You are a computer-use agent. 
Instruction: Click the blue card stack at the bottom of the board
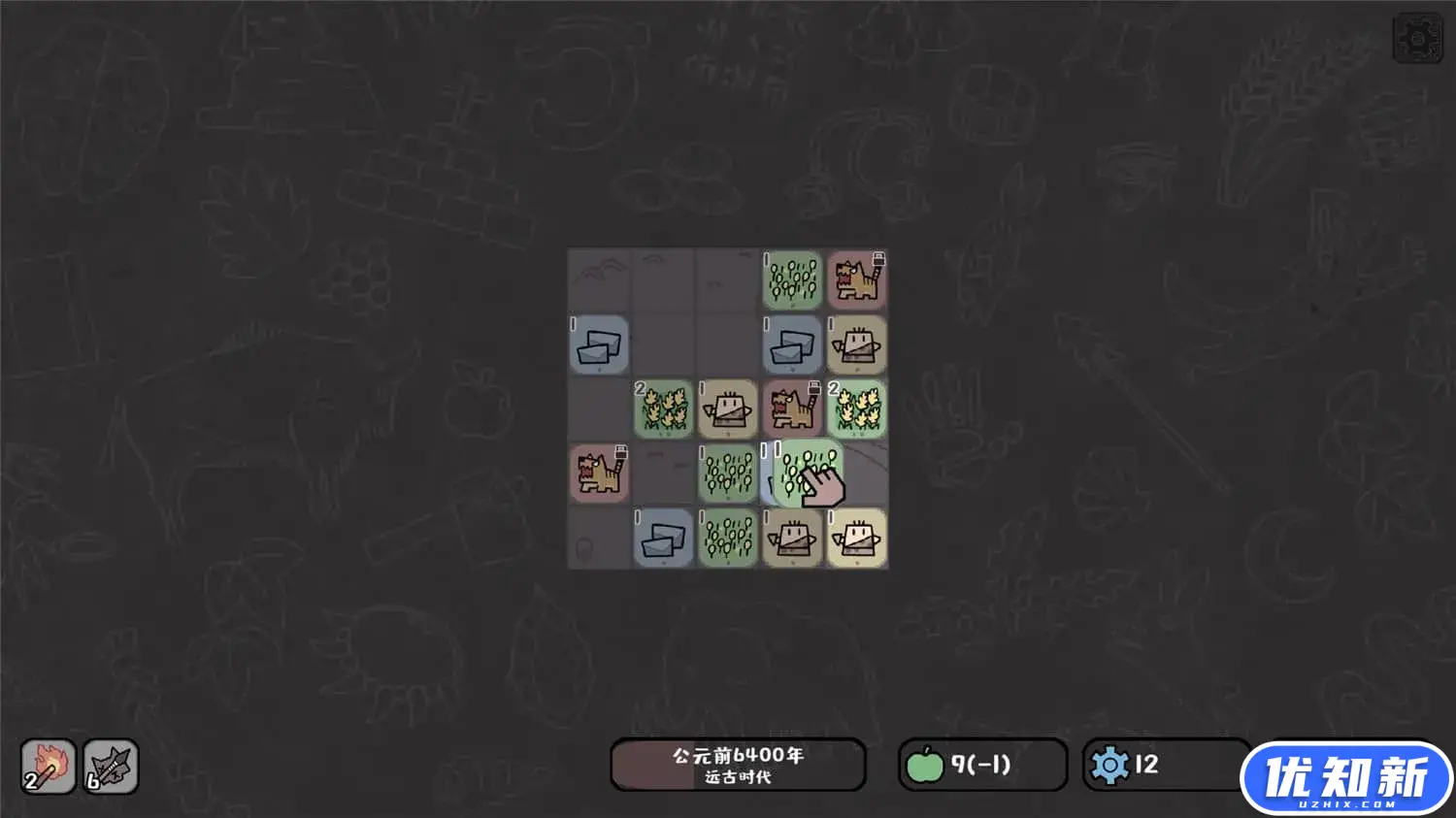(663, 540)
